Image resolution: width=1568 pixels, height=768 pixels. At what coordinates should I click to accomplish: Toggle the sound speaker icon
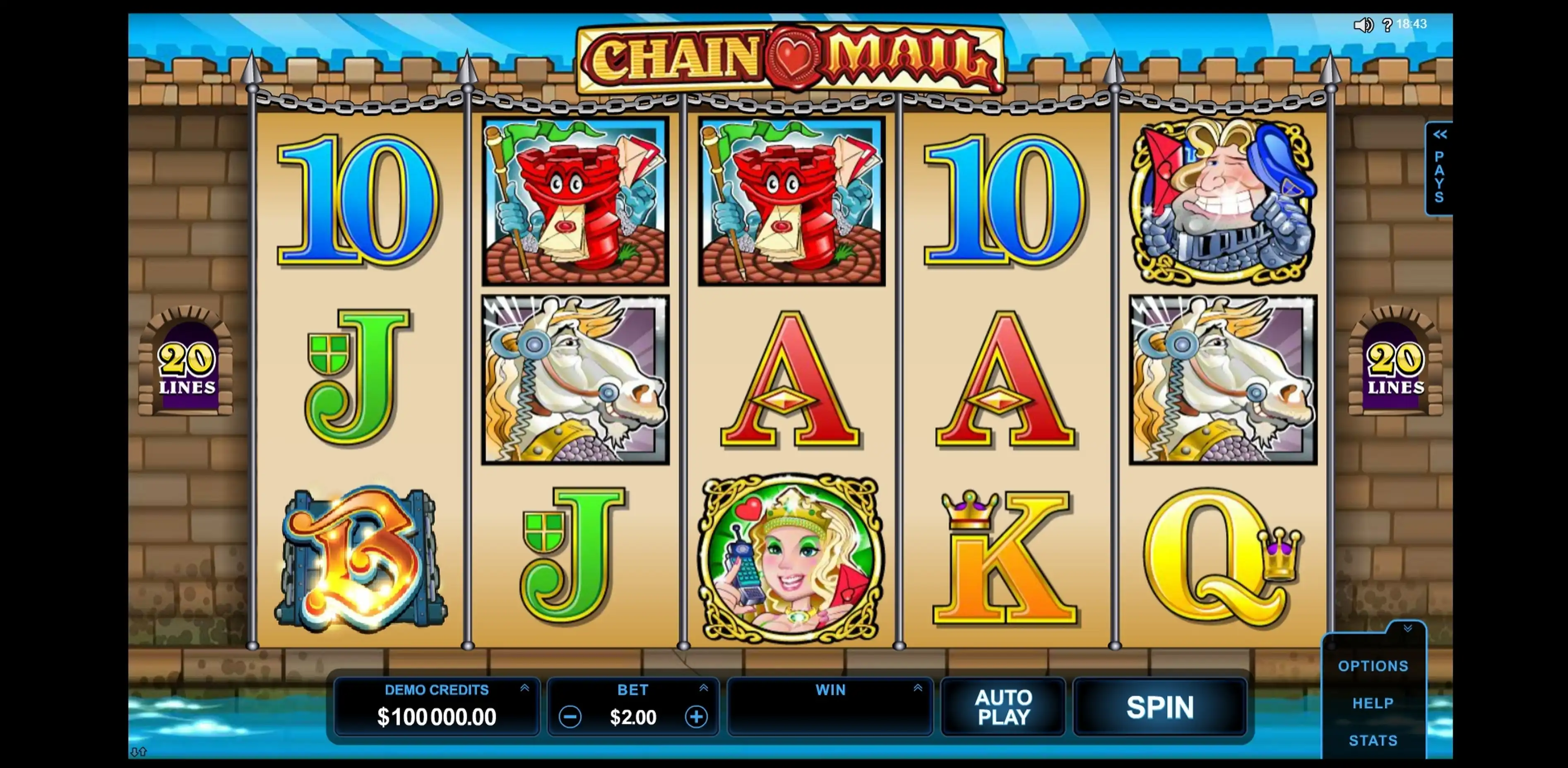(x=1362, y=25)
